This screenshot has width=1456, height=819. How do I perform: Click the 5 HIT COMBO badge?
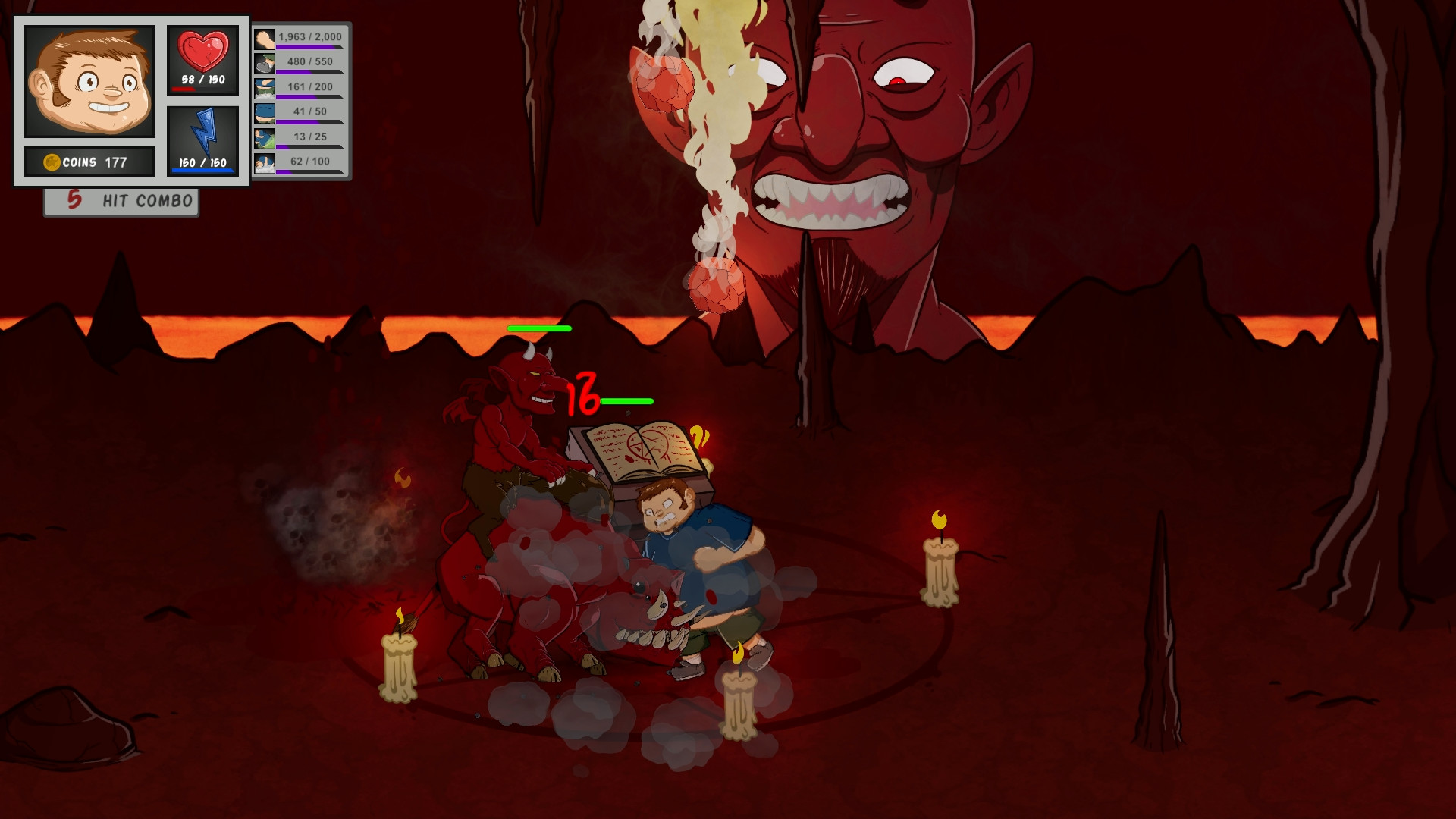120,200
